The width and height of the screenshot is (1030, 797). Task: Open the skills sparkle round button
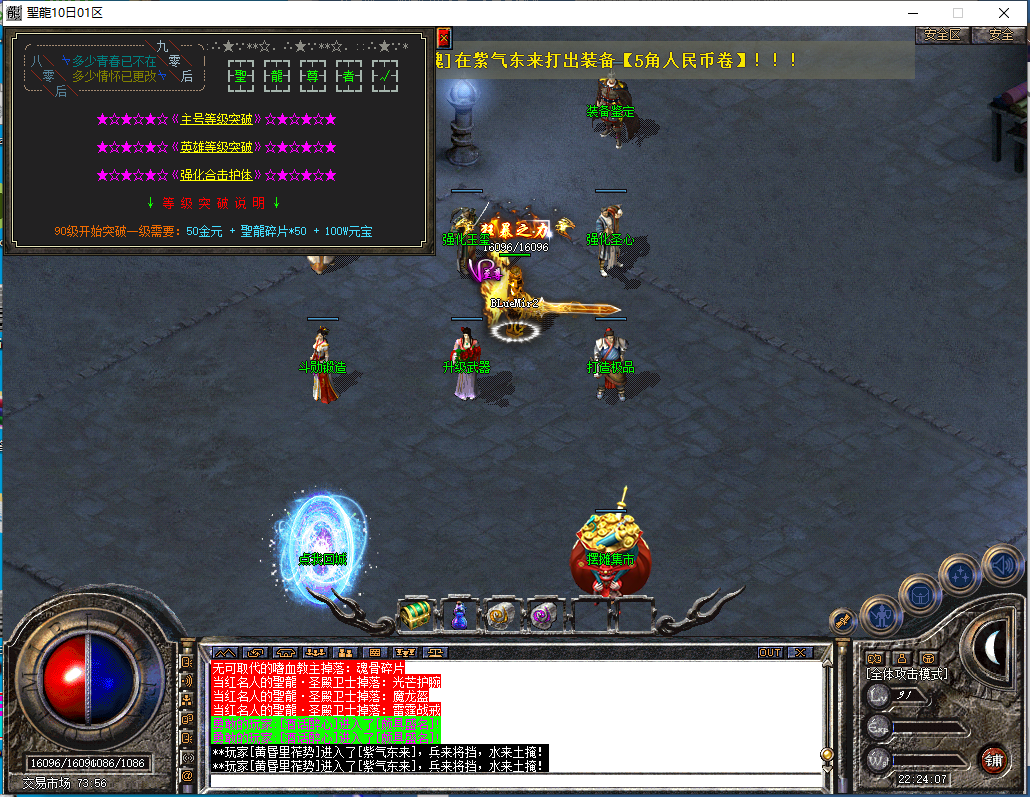[961, 575]
